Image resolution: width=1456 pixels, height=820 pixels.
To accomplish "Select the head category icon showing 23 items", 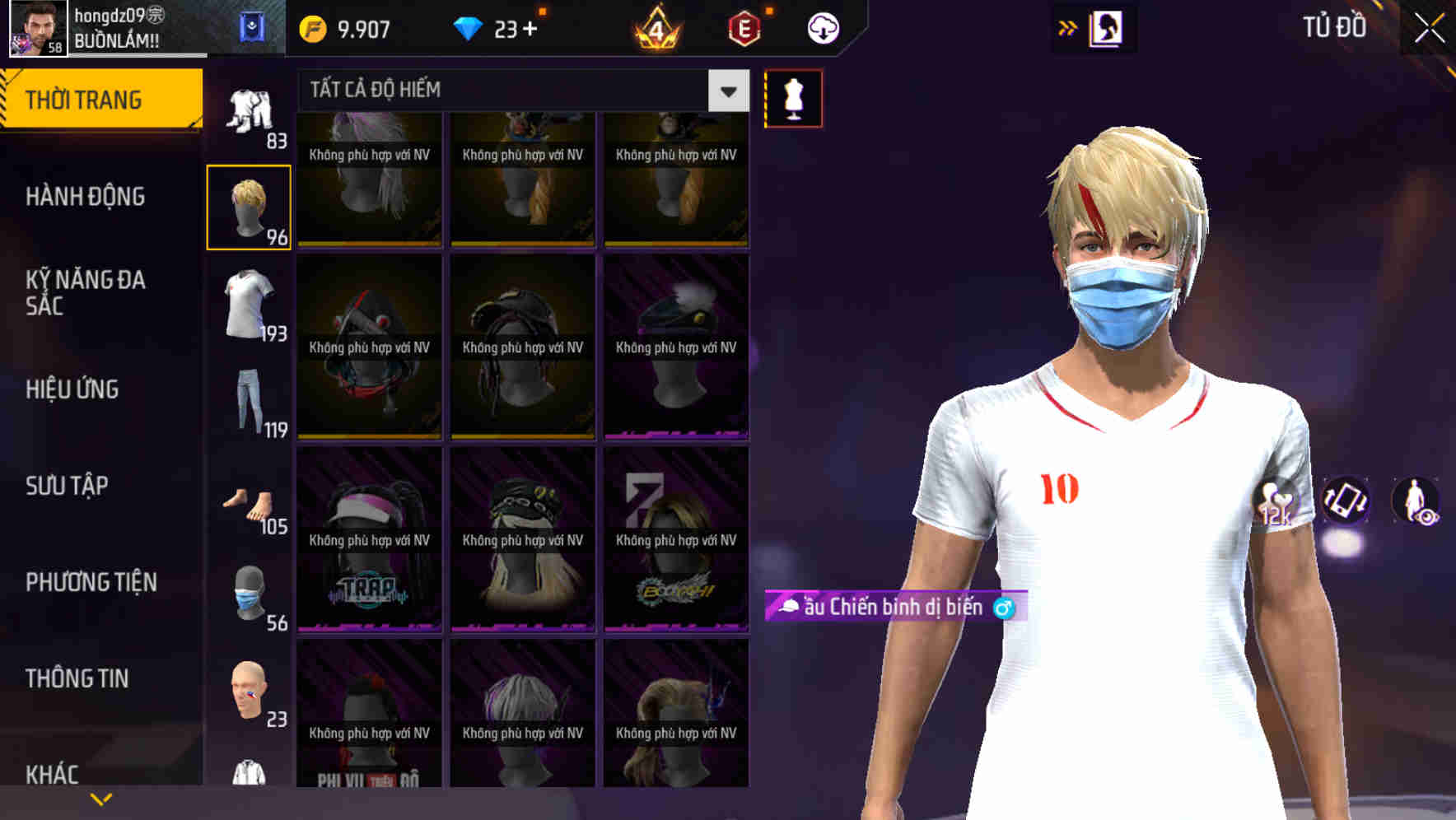I will (247, 692).
